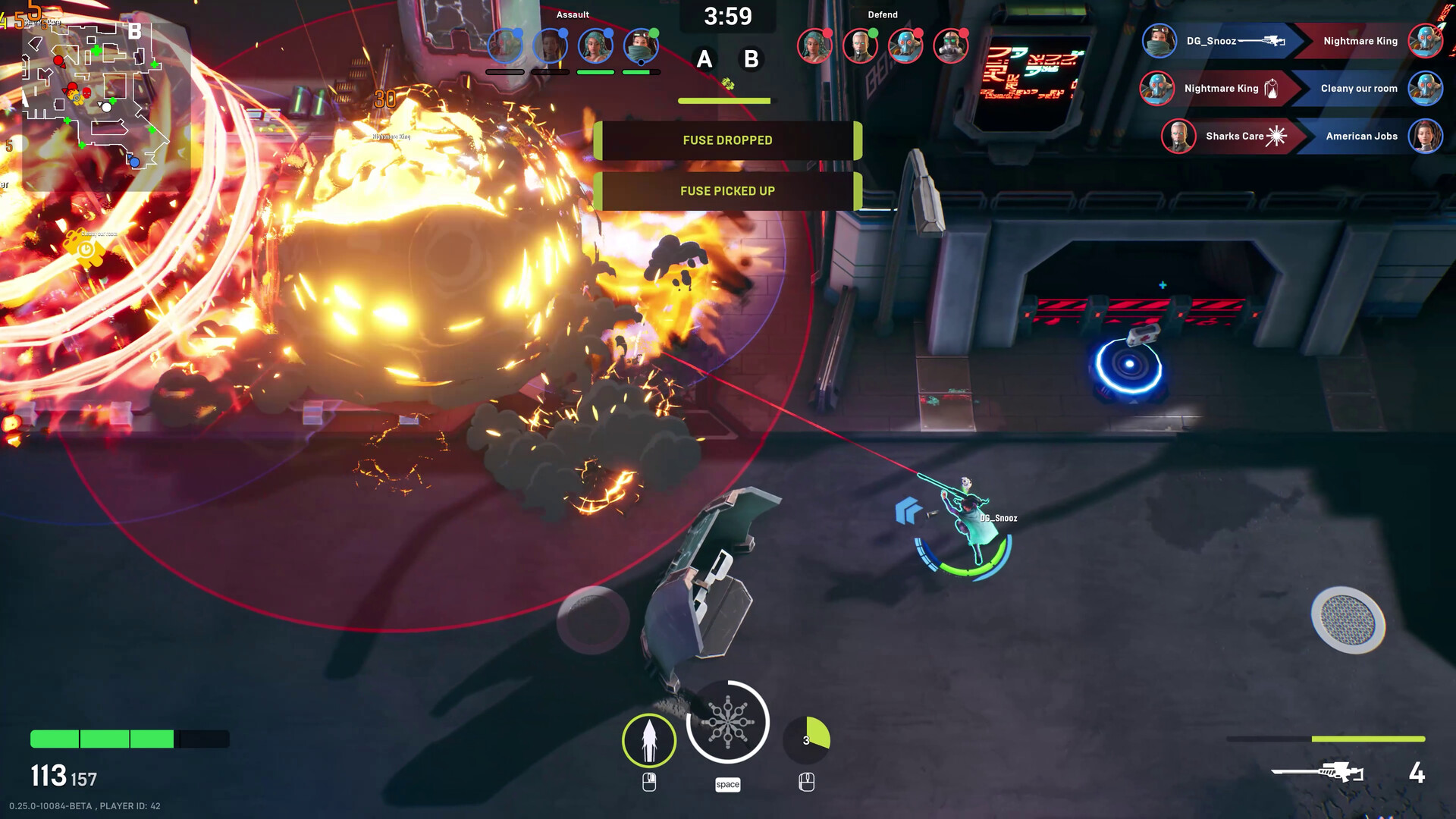This screenshot has height=819, width=1456.
Task: Select the dash ability arrow icon
Action: coord(649,739)
